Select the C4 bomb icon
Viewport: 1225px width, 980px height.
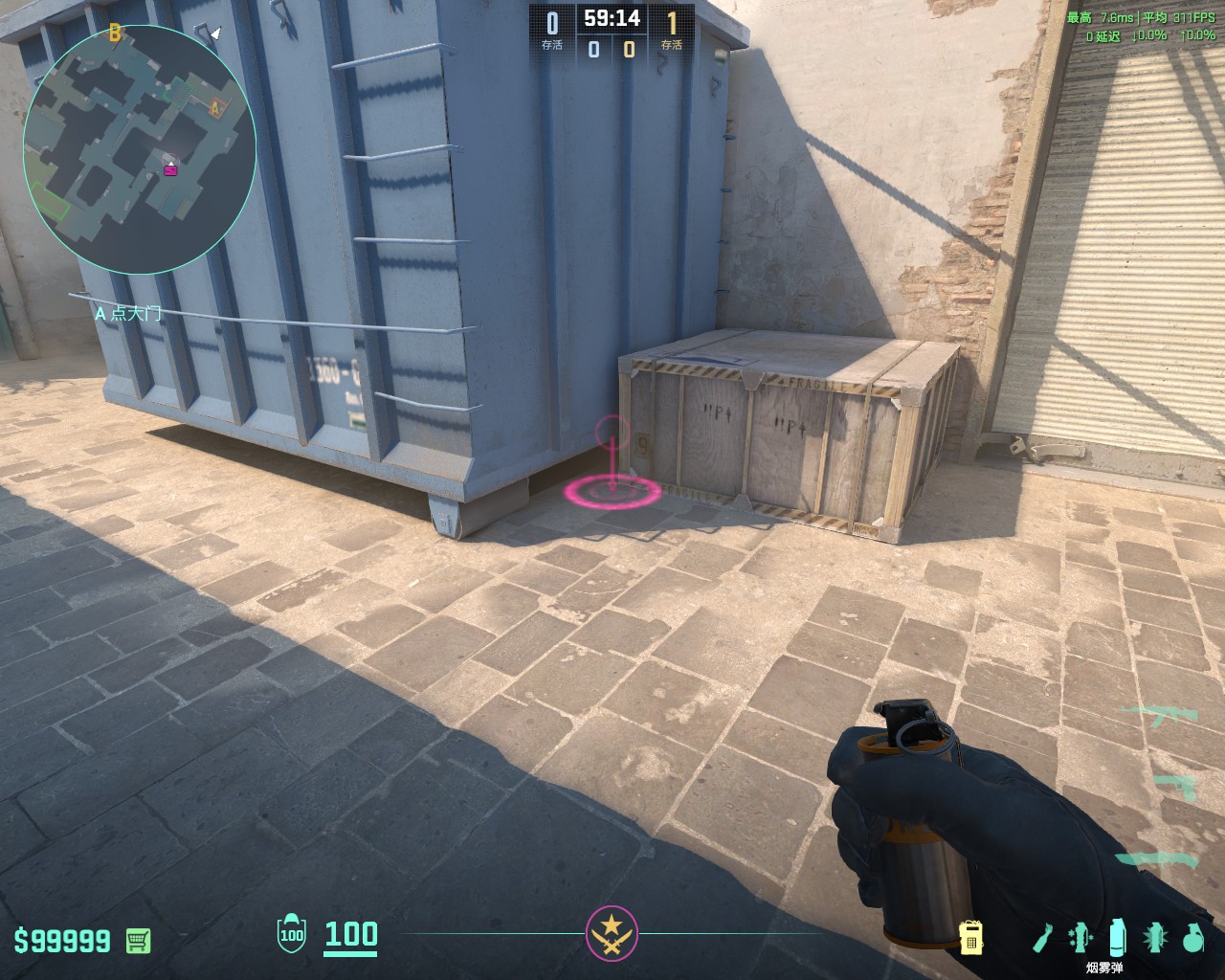[971, 937]
